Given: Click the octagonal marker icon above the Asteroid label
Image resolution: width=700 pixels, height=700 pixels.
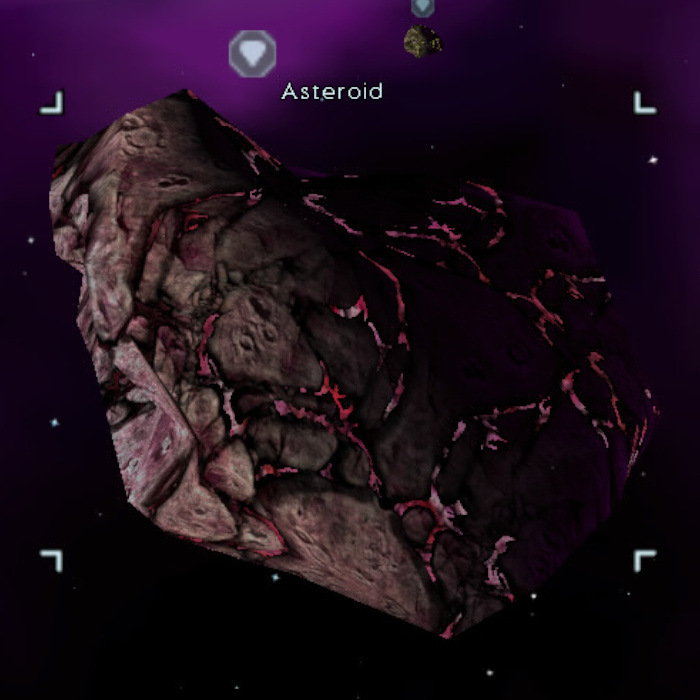Looking at the screenshot, I should click(251, 53).
